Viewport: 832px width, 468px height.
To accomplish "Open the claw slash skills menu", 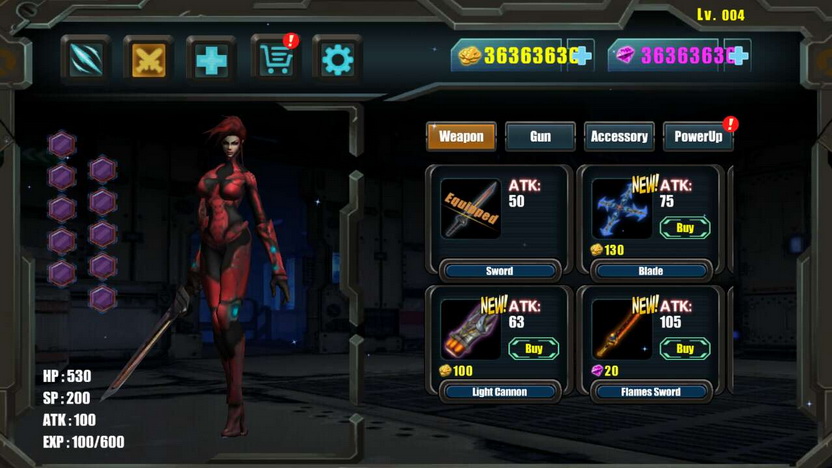I will 87,60.
